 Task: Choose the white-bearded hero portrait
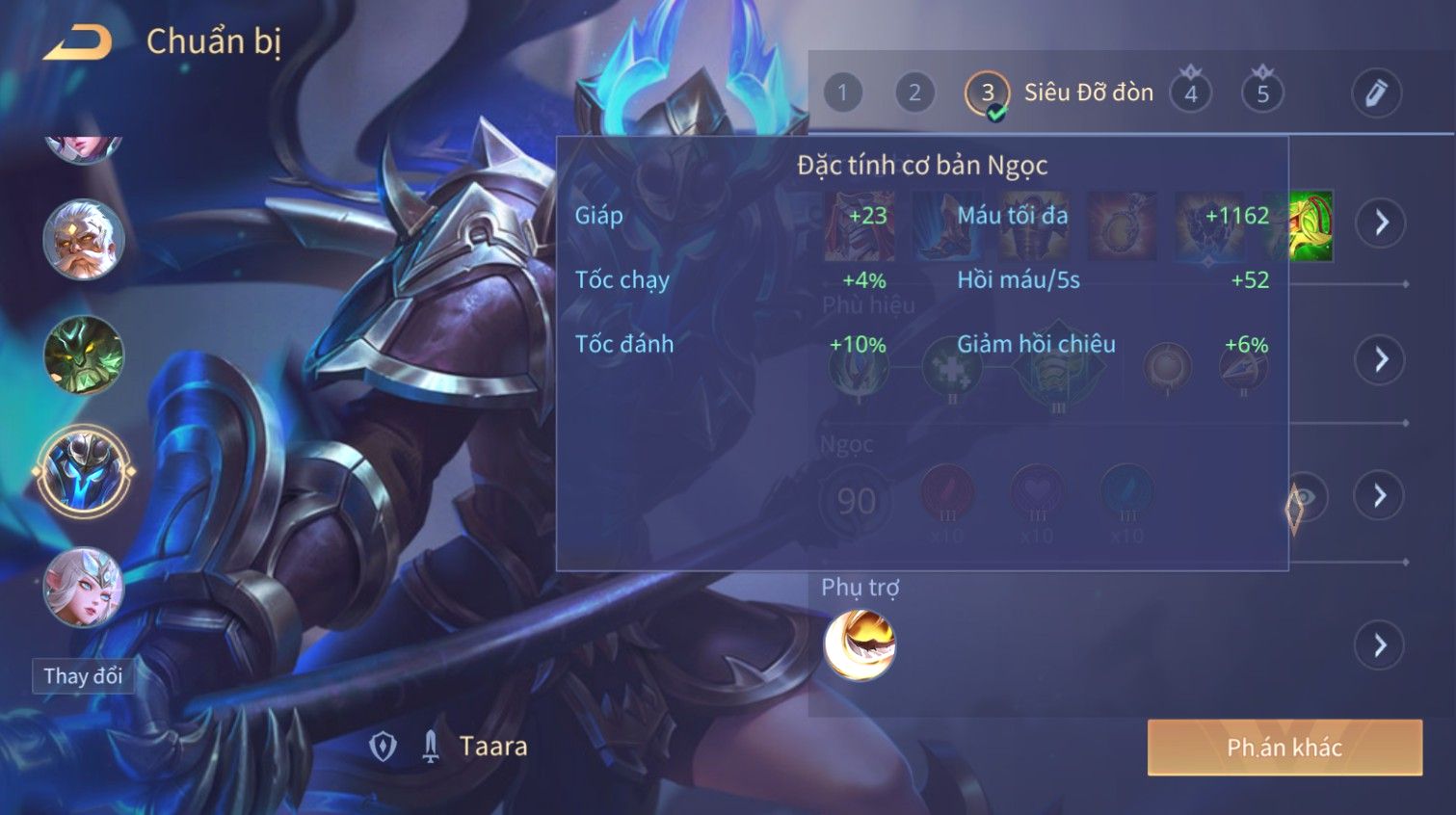tap(83, 240)
